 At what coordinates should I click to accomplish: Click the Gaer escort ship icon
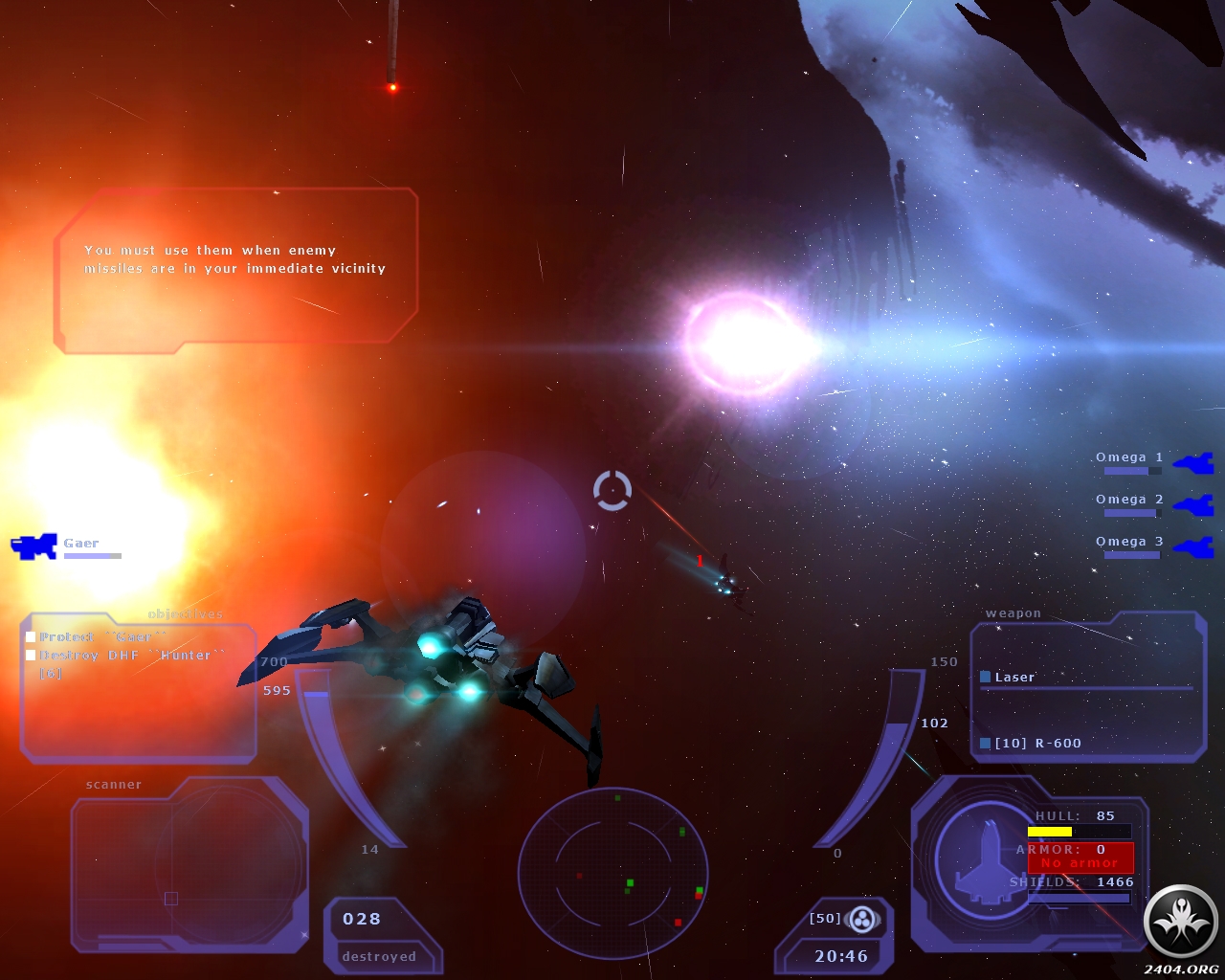33,546
